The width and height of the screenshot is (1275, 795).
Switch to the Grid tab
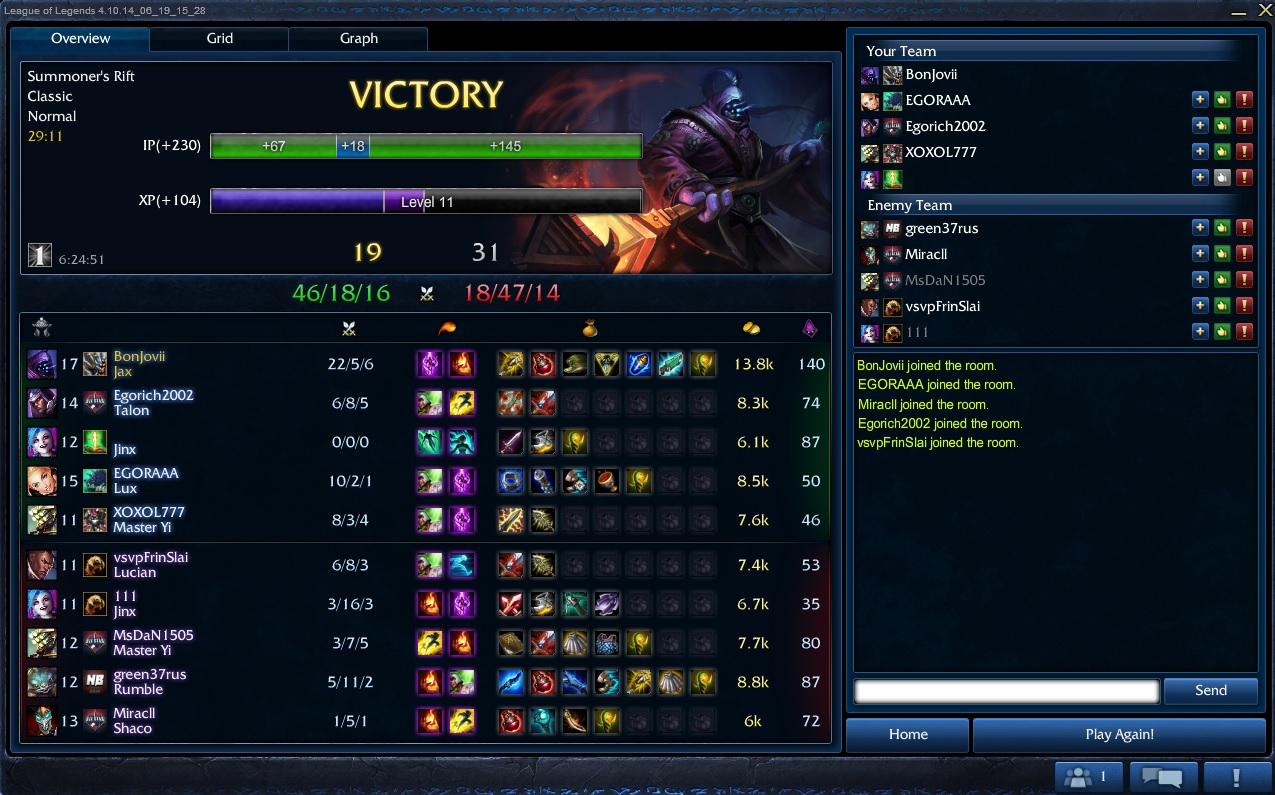[x=220, y=38]
